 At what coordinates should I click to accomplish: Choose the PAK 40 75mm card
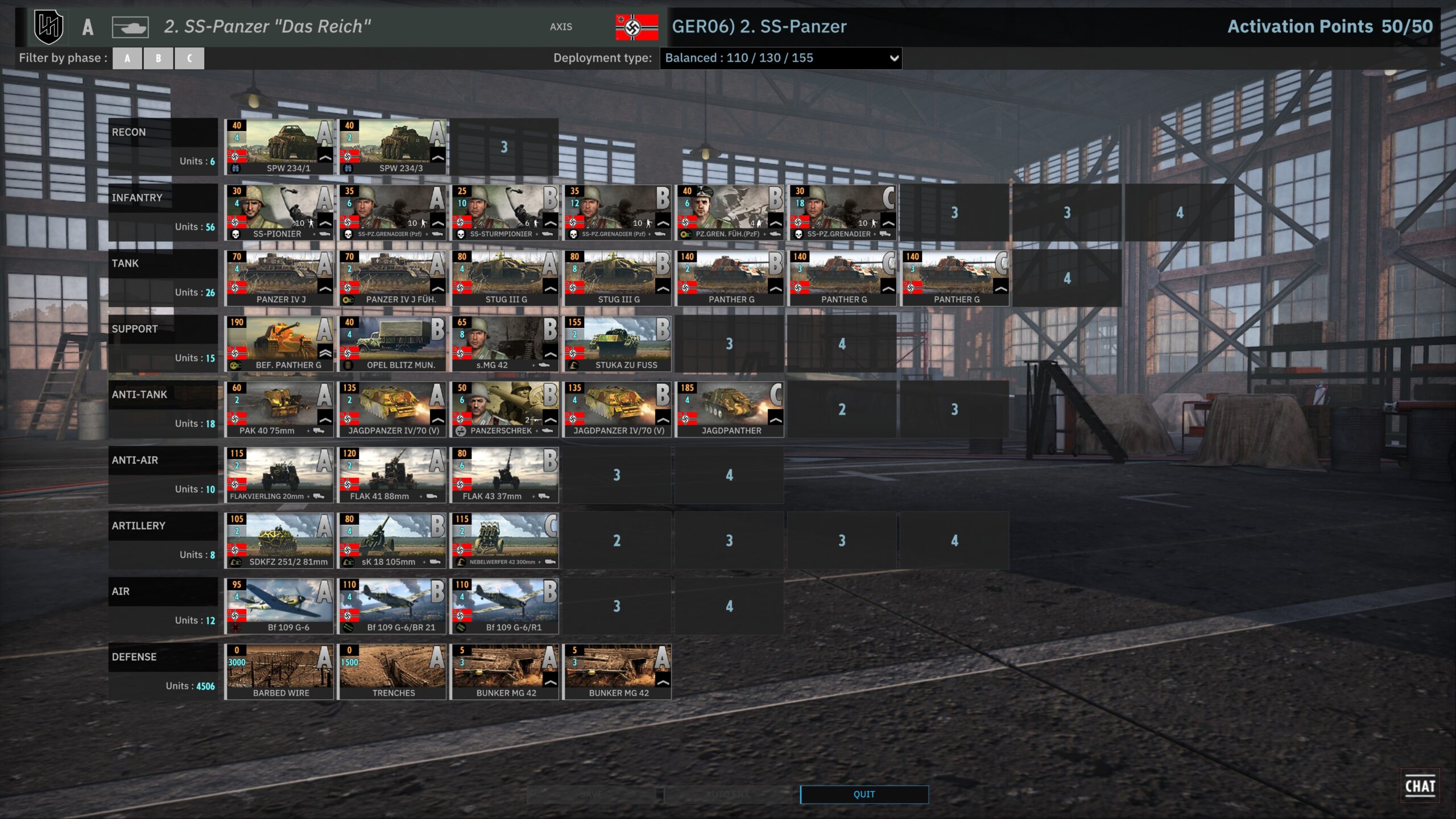click(x=279, y=409)
